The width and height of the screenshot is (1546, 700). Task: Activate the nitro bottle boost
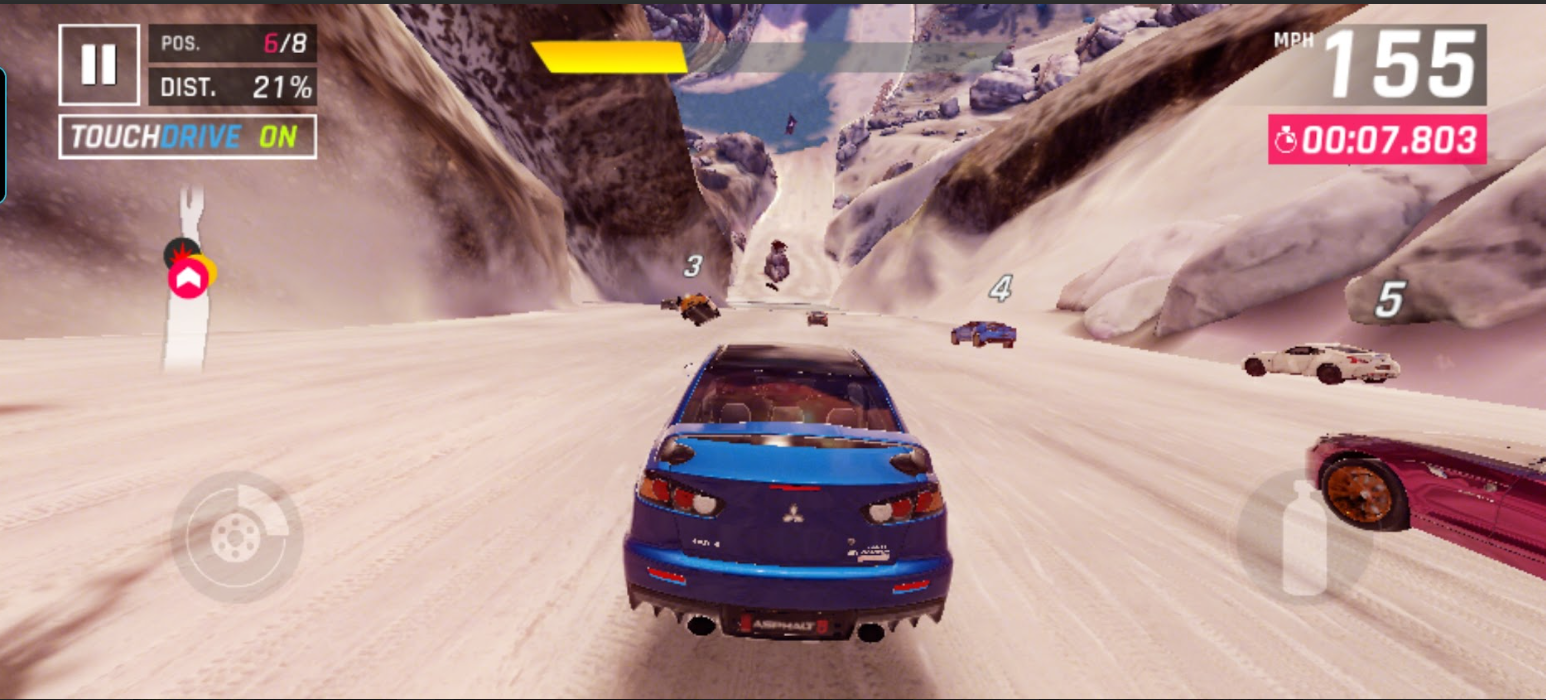tap(1303, 538)
